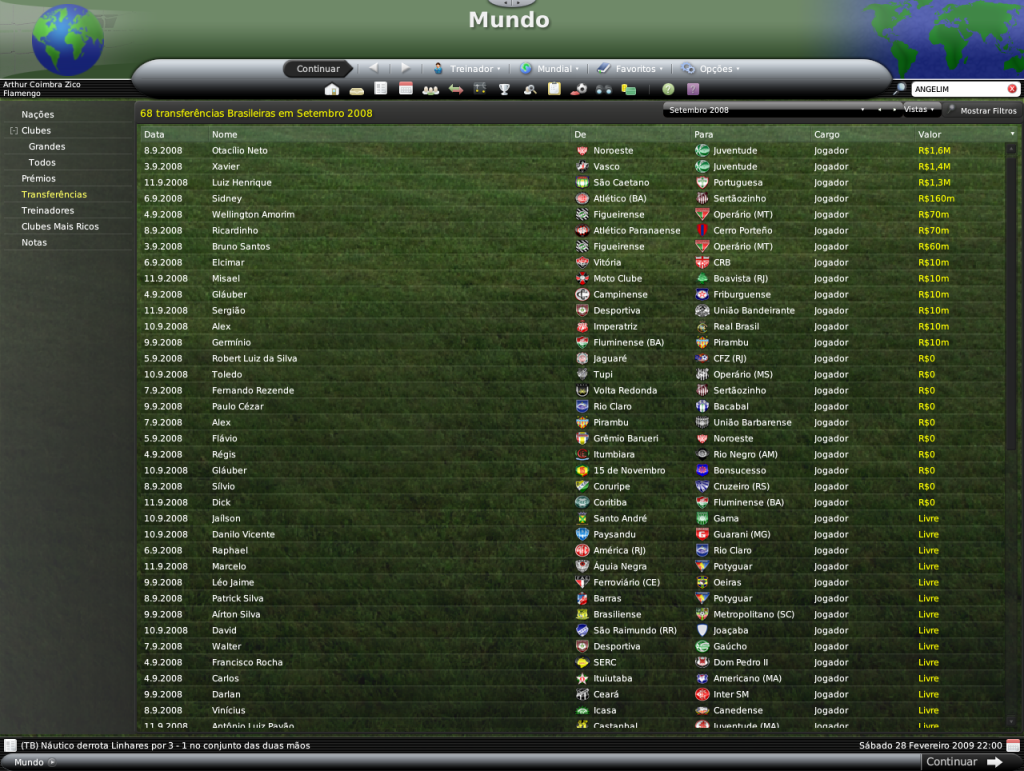This screenshot has height=771, width=1024.
Task: Open Otacílio Neto's transfer row
Action: pyautogui.click(x=240, y=151)
